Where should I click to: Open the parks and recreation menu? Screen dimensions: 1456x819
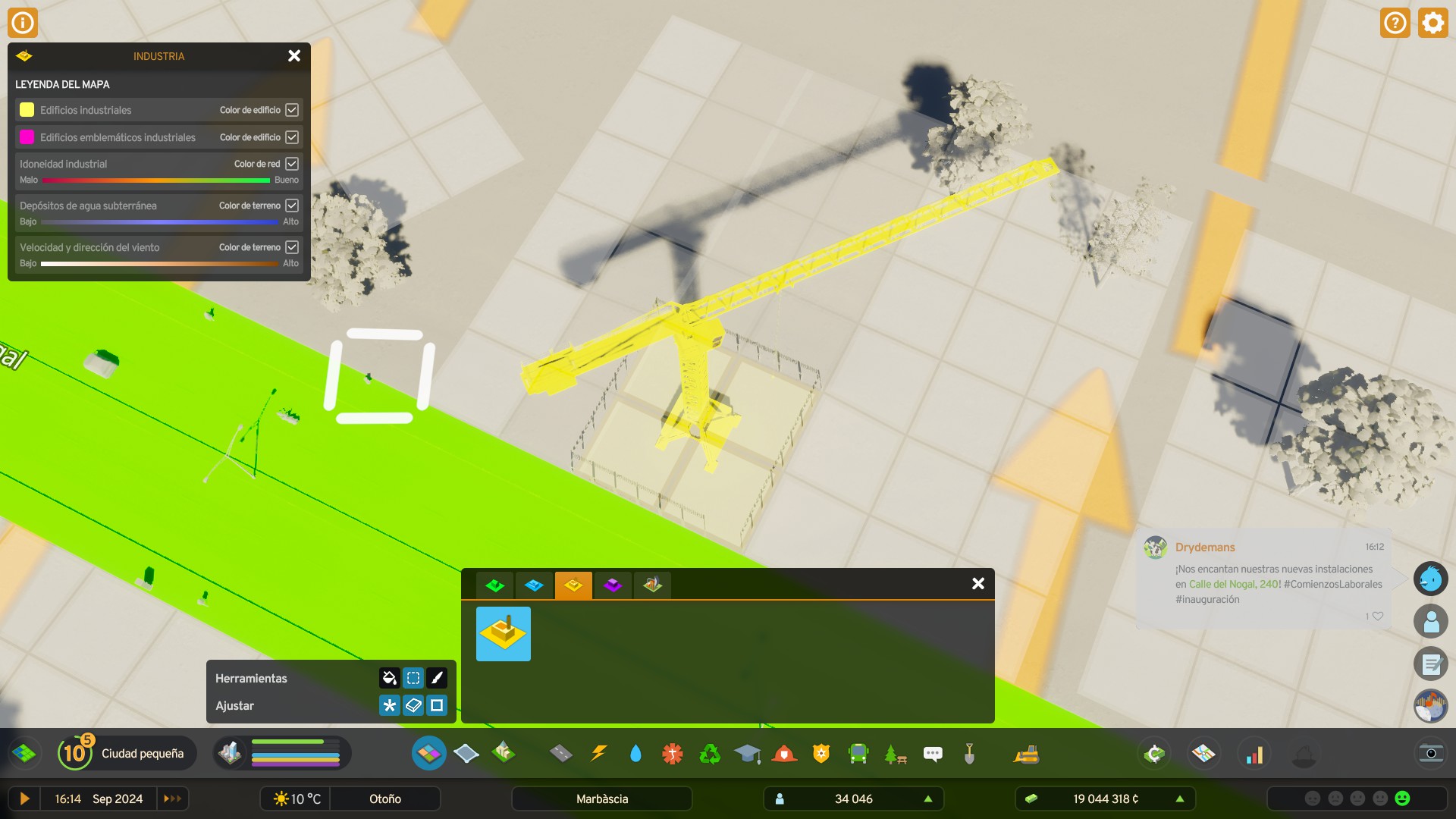(896, 753)
